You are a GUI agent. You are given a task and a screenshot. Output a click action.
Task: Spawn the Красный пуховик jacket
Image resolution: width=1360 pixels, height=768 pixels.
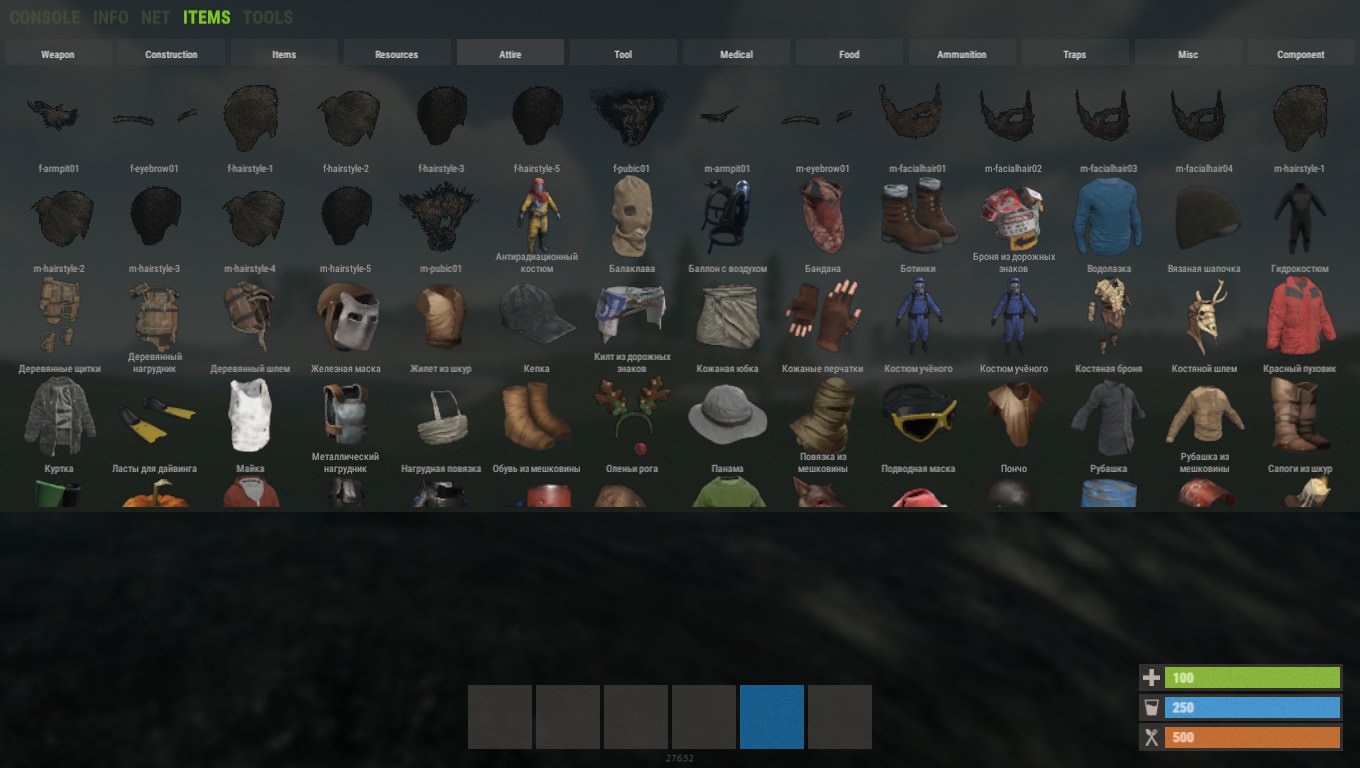(1297, 316)
